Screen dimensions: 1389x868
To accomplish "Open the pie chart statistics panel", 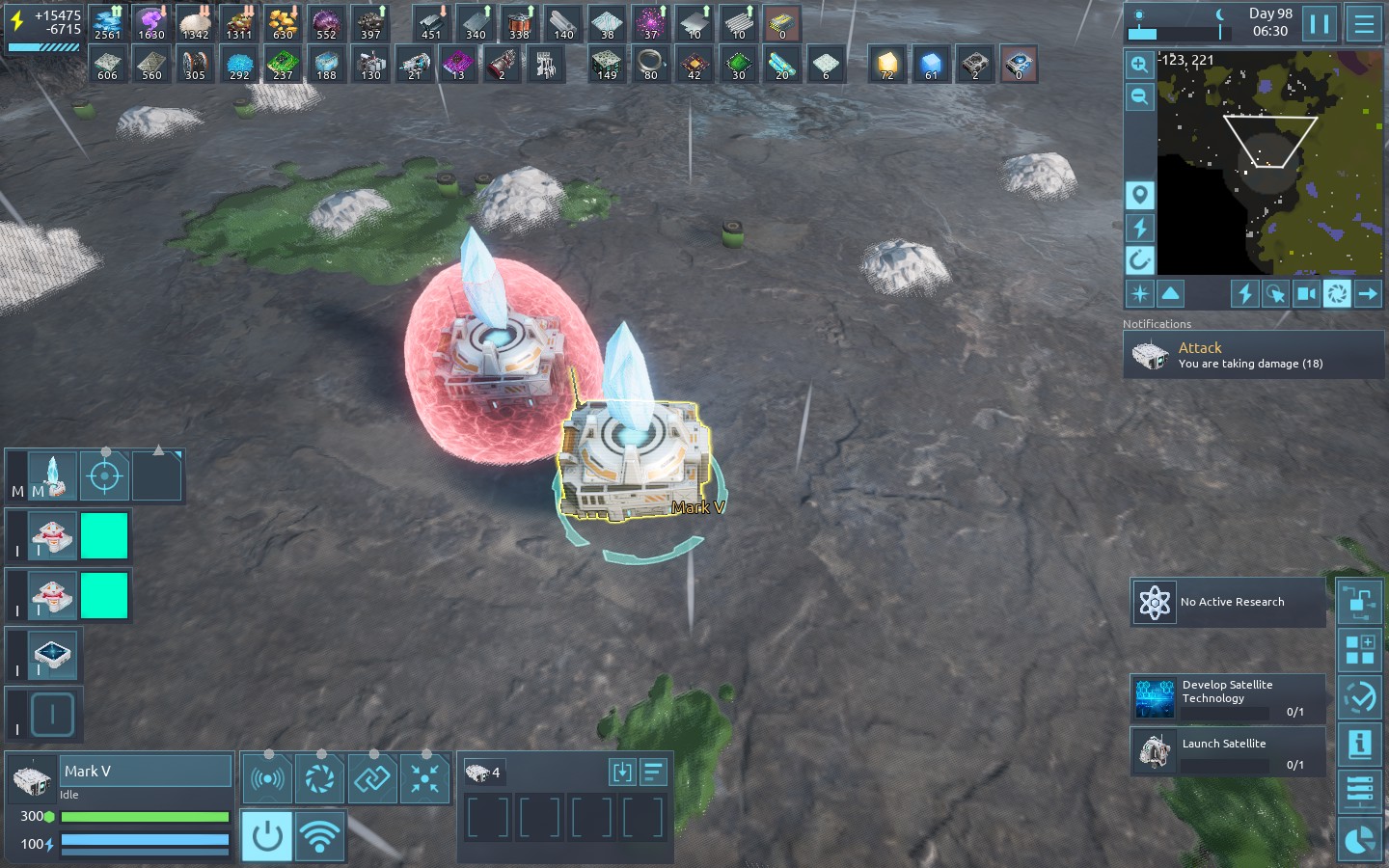I will pos(1360,839).
